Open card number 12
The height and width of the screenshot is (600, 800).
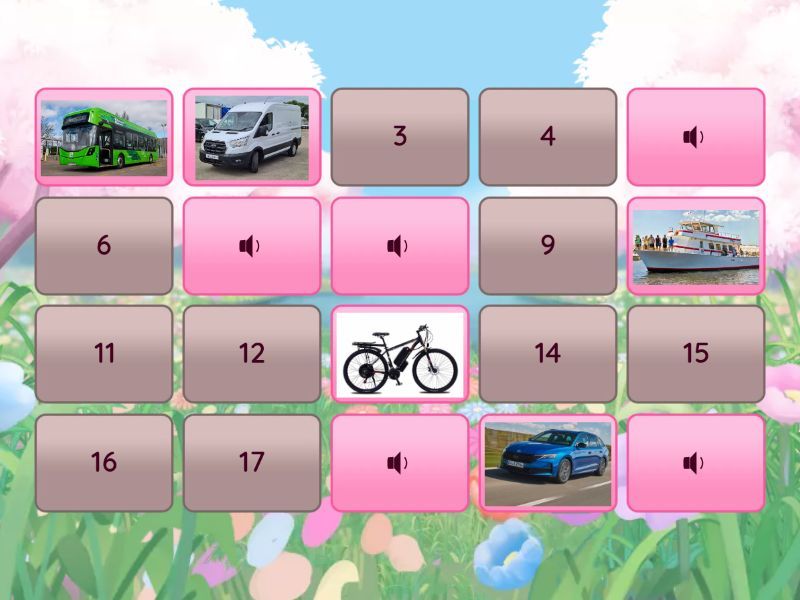click(252, 354)
